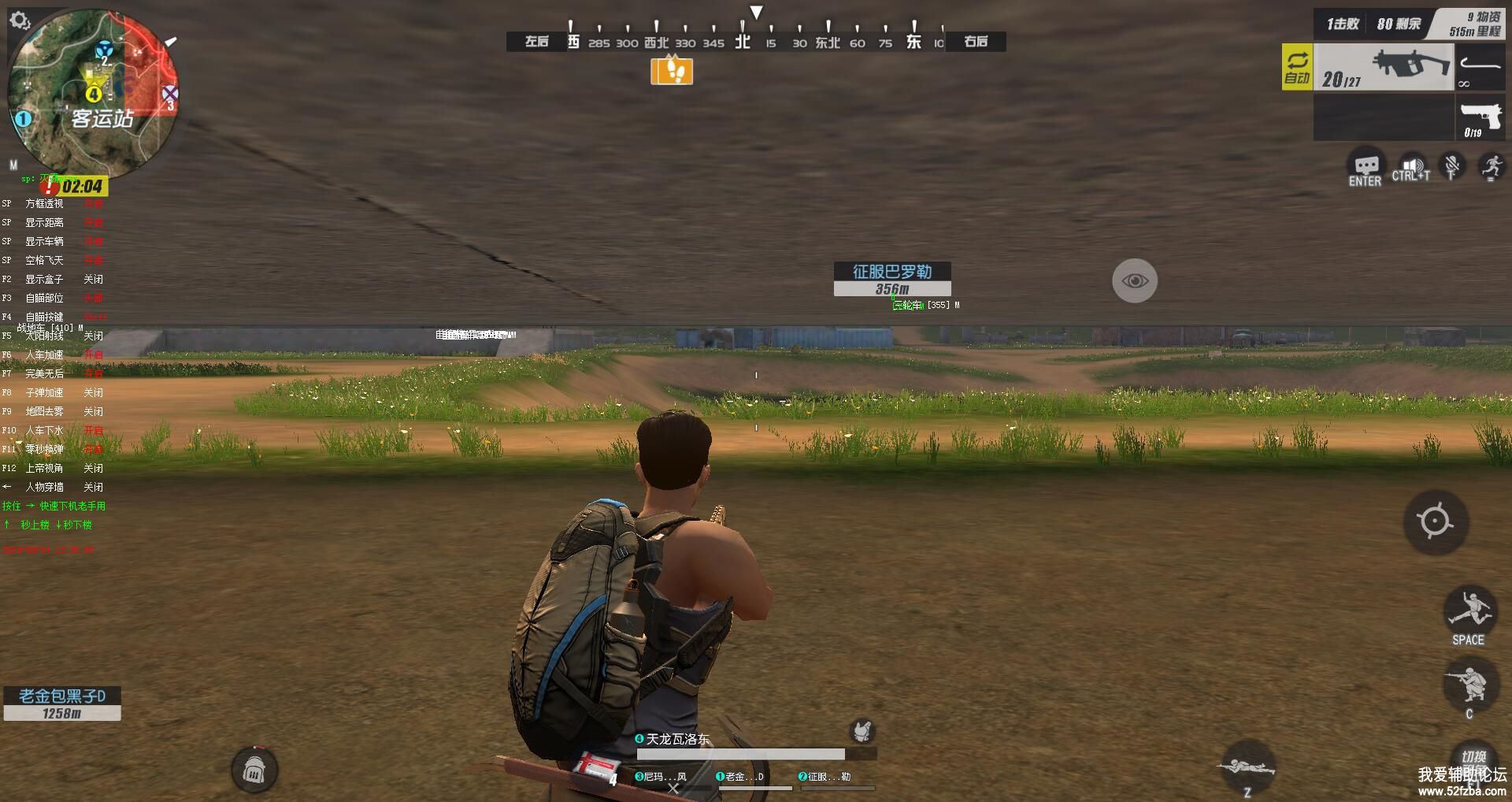This screenshot has width=1512, height=802.
Task: Switch to the pistol weapon slot
Action: pyautogui.click(x=1480, y=117)
